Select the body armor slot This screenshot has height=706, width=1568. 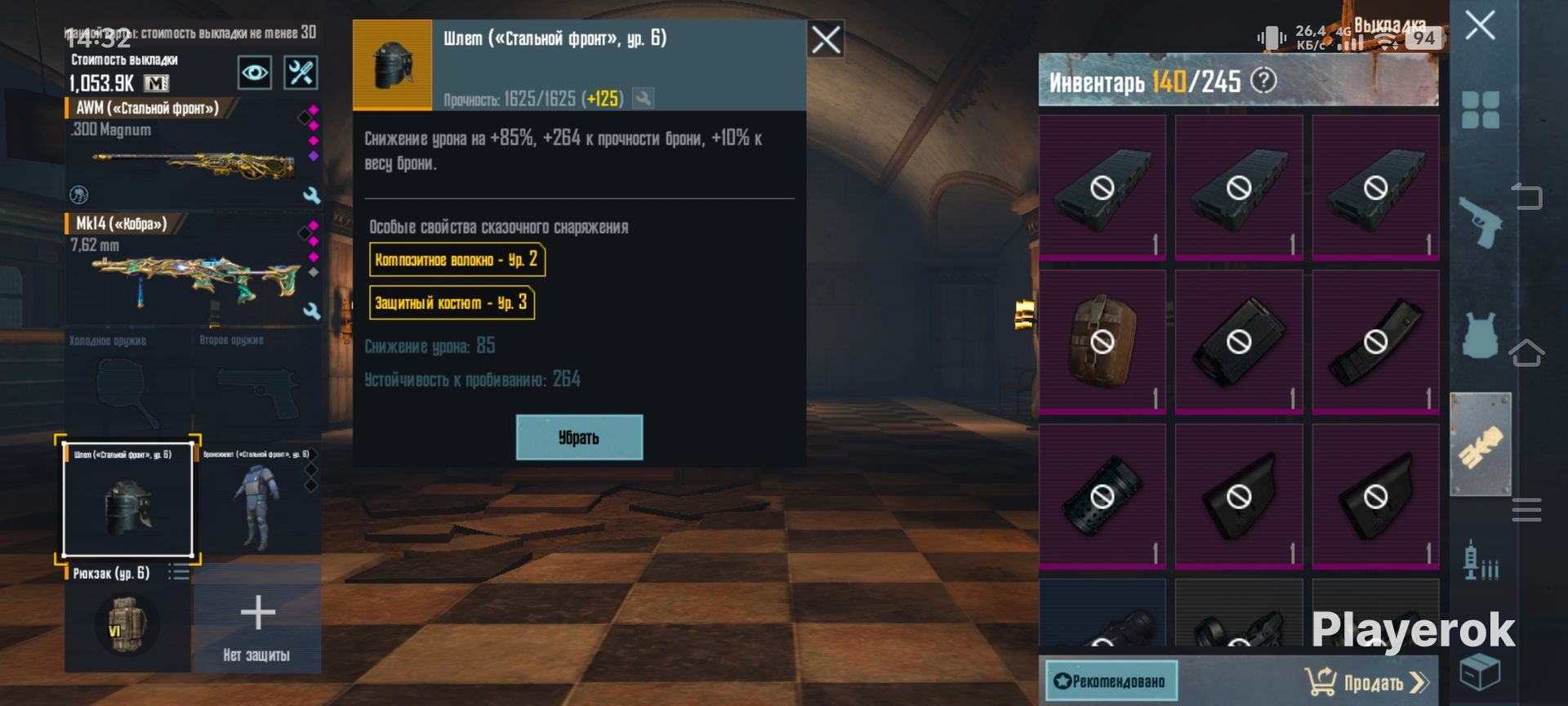[257, 499]
